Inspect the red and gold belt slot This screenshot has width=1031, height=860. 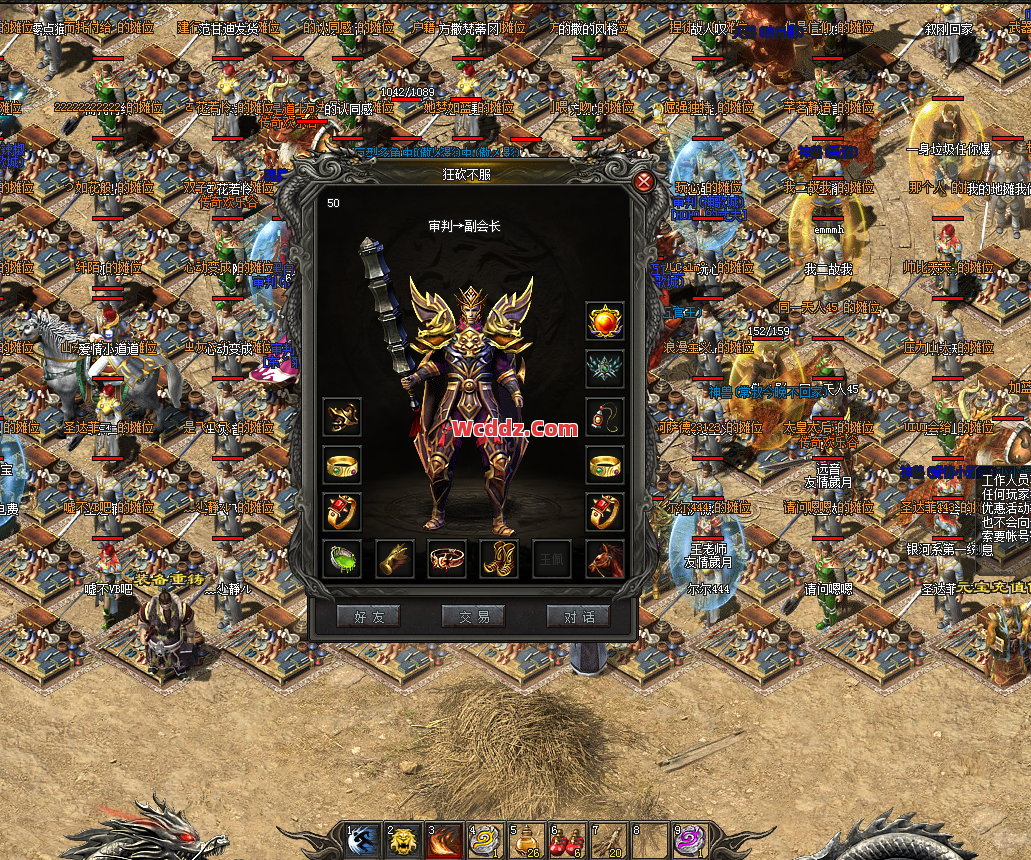pos(447,559)
